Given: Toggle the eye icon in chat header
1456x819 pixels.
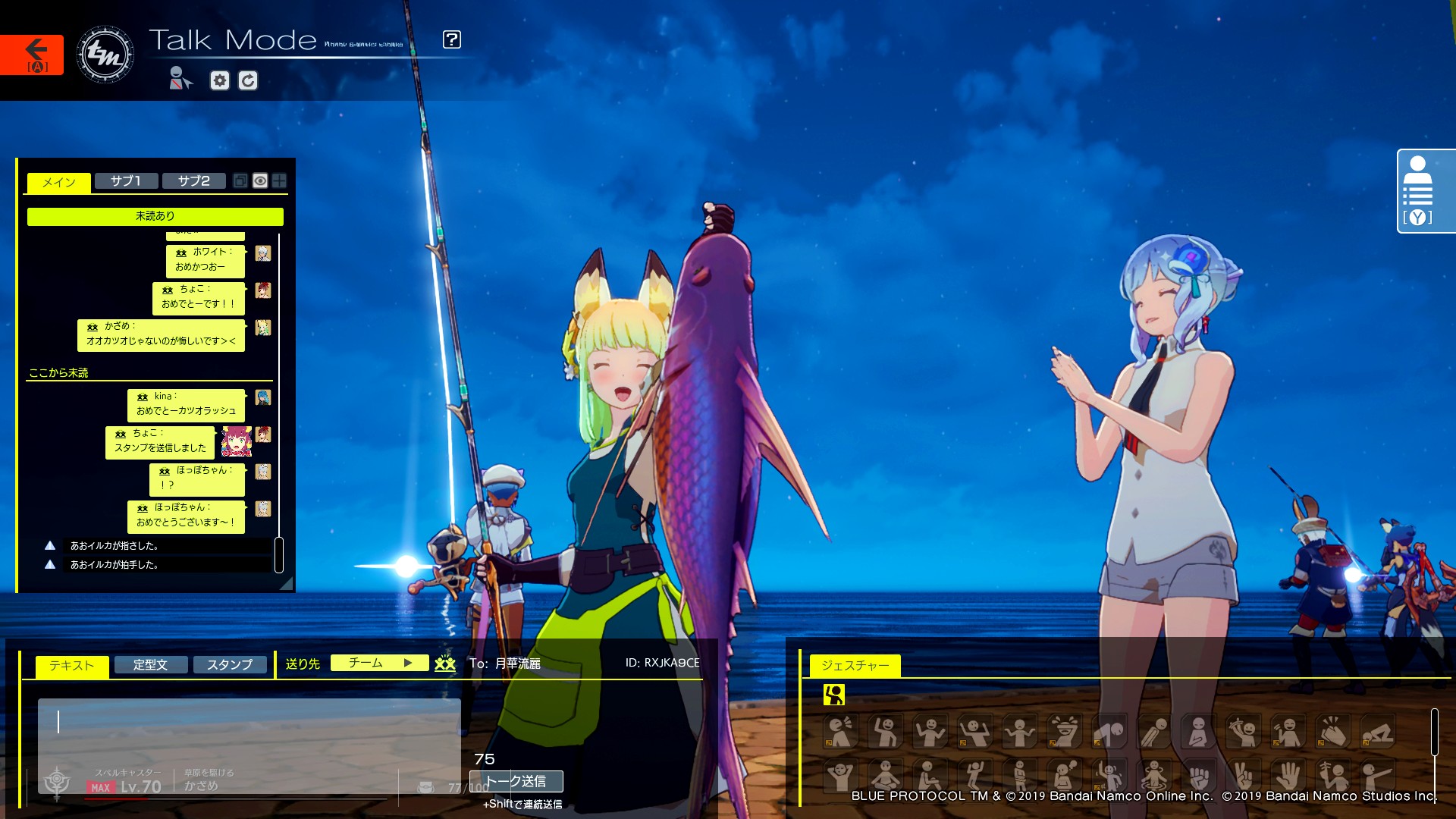Looking at the screenshot, I should pyautogui.click(x=260, y=180).
